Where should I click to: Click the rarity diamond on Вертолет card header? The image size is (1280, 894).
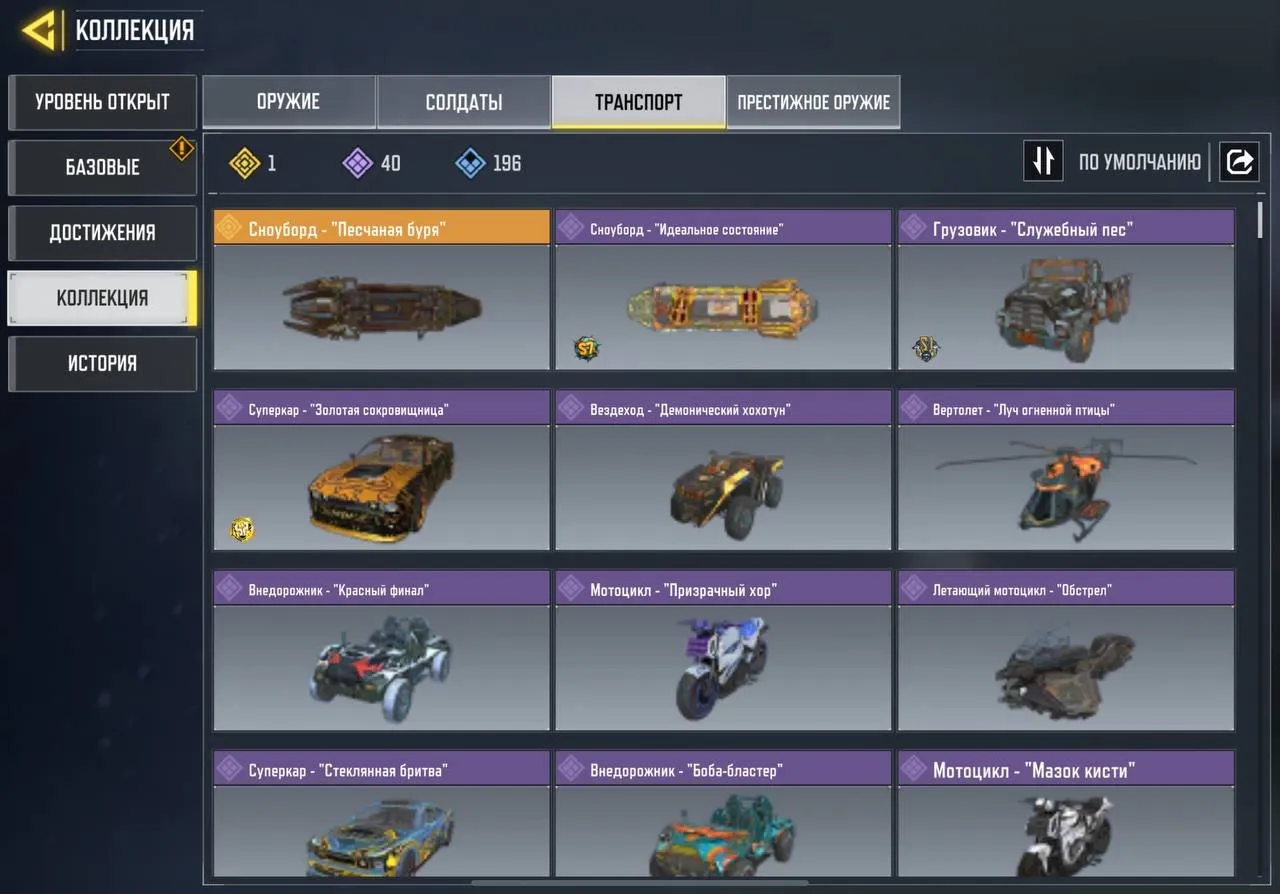pyautogui.click(x=913, y=408)
